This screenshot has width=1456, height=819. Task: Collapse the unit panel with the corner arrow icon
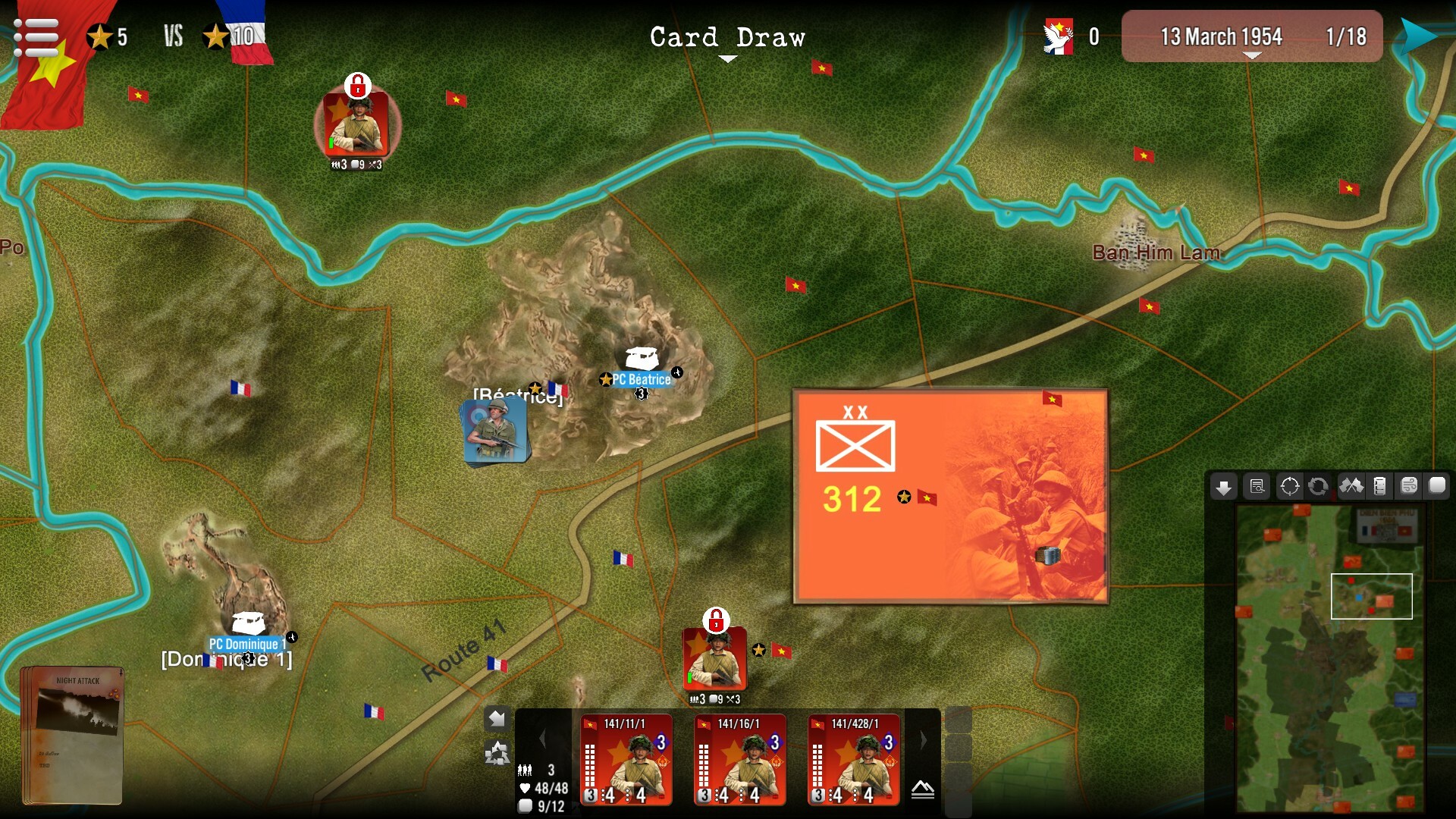click(497, 717)
